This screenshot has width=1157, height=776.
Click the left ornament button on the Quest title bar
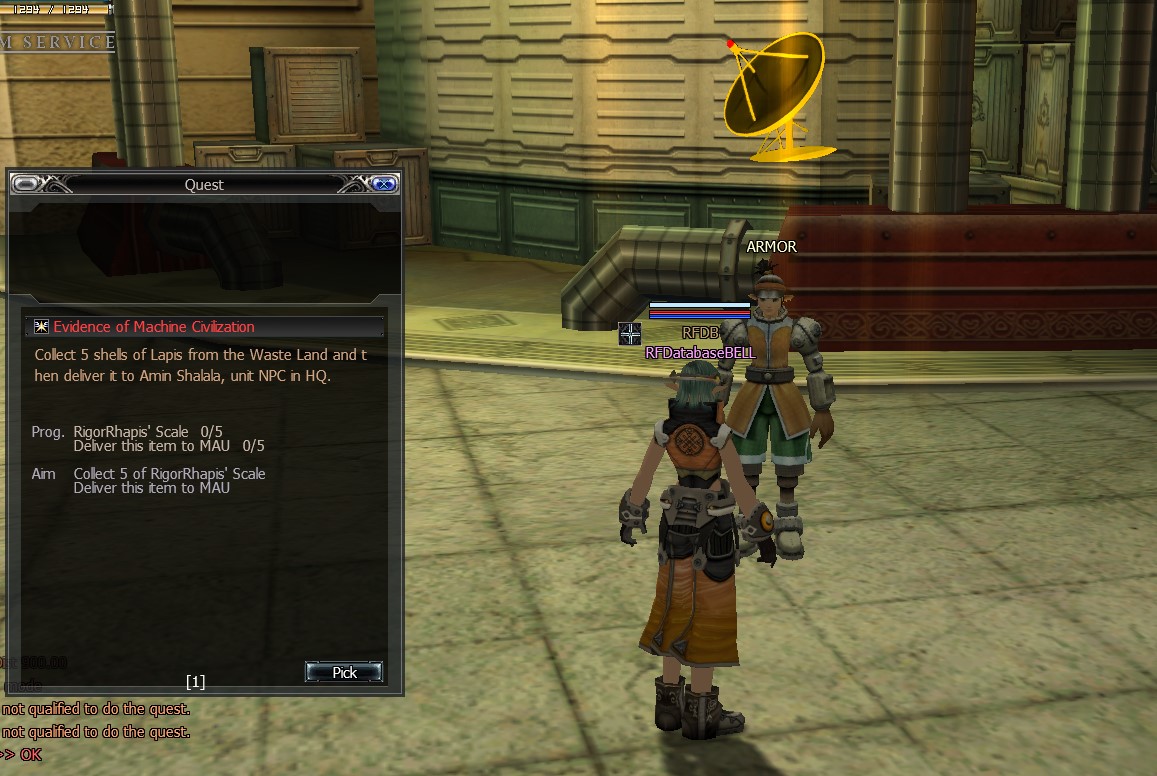pyautogui.click(x=26, y=184)
